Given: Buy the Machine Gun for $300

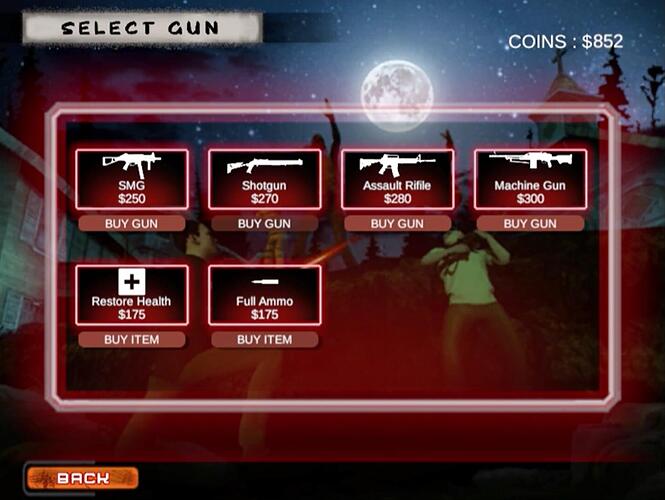Looking at the screenshot, I should (530, 224).
